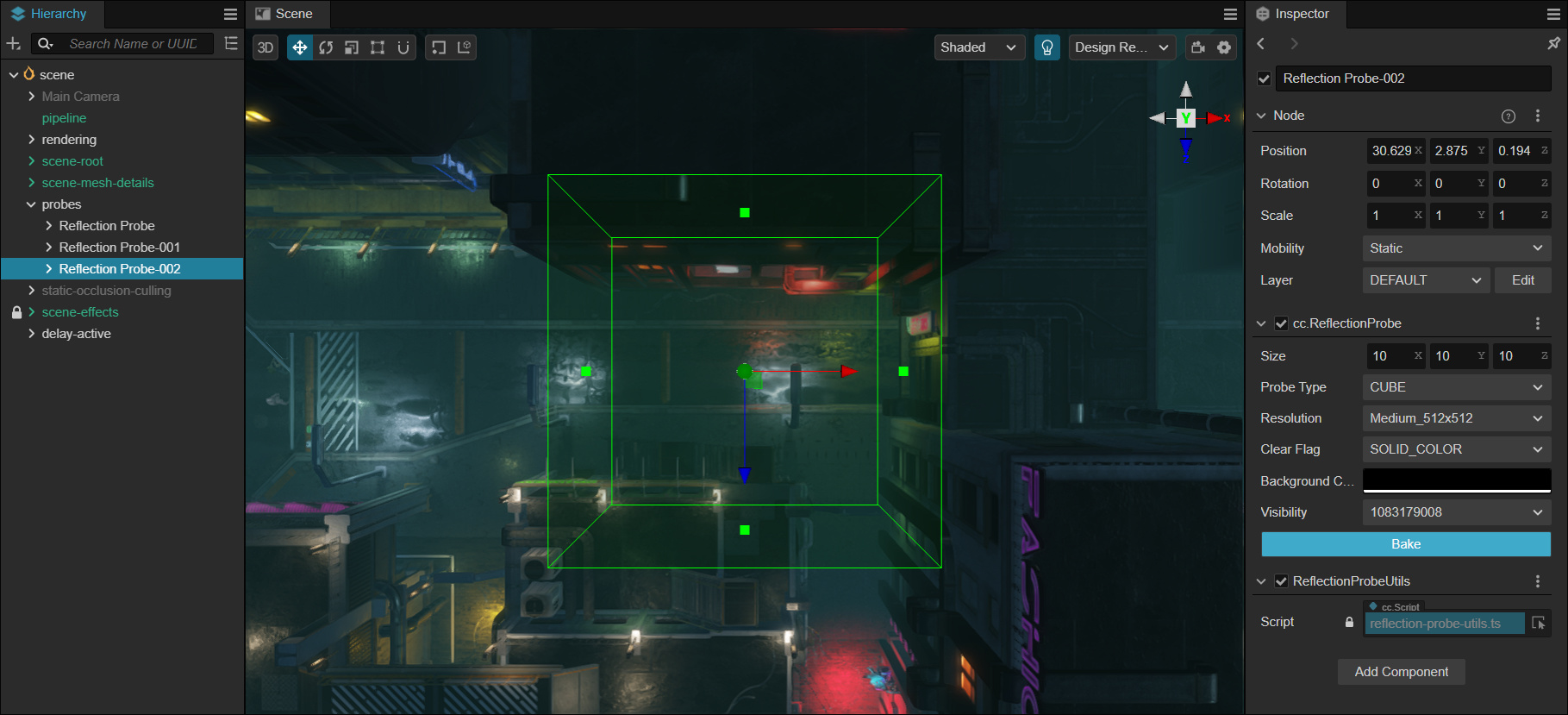
Task: Open the Shaded render mode dropdown
Action: [x=978, y=47]
